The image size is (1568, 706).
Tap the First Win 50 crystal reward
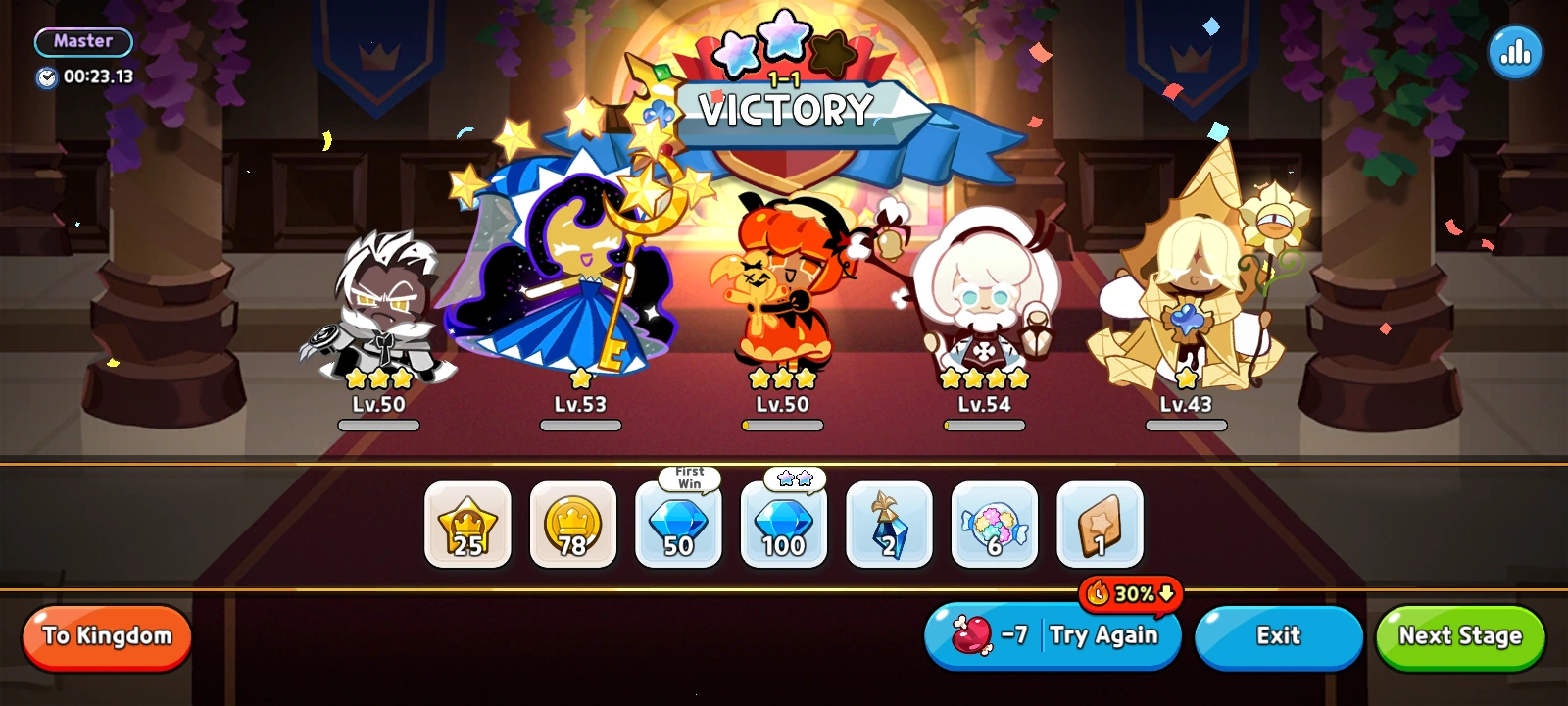click(x=678, y=526)
